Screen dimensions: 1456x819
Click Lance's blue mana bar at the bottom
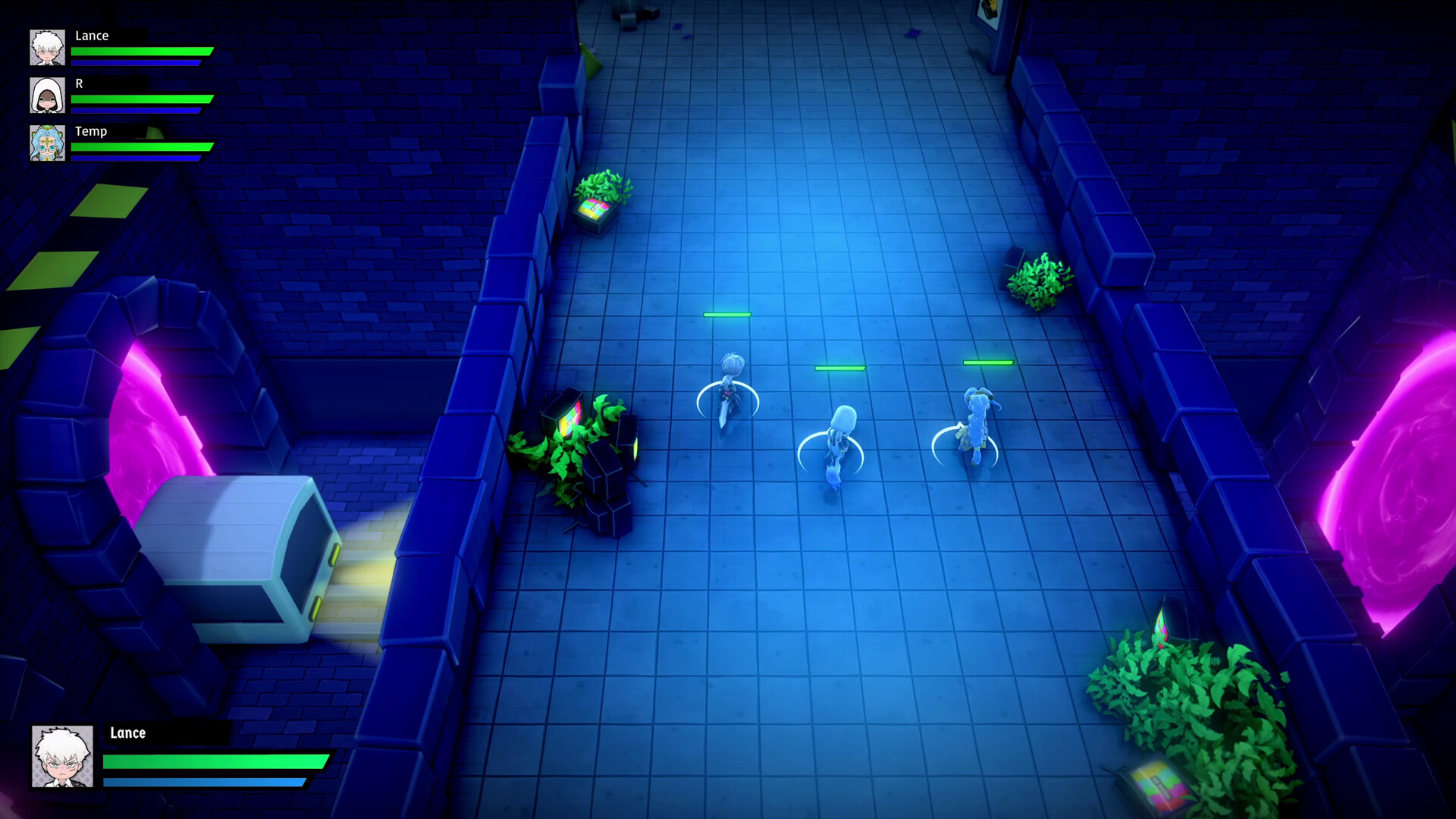(x=205, y=780)
